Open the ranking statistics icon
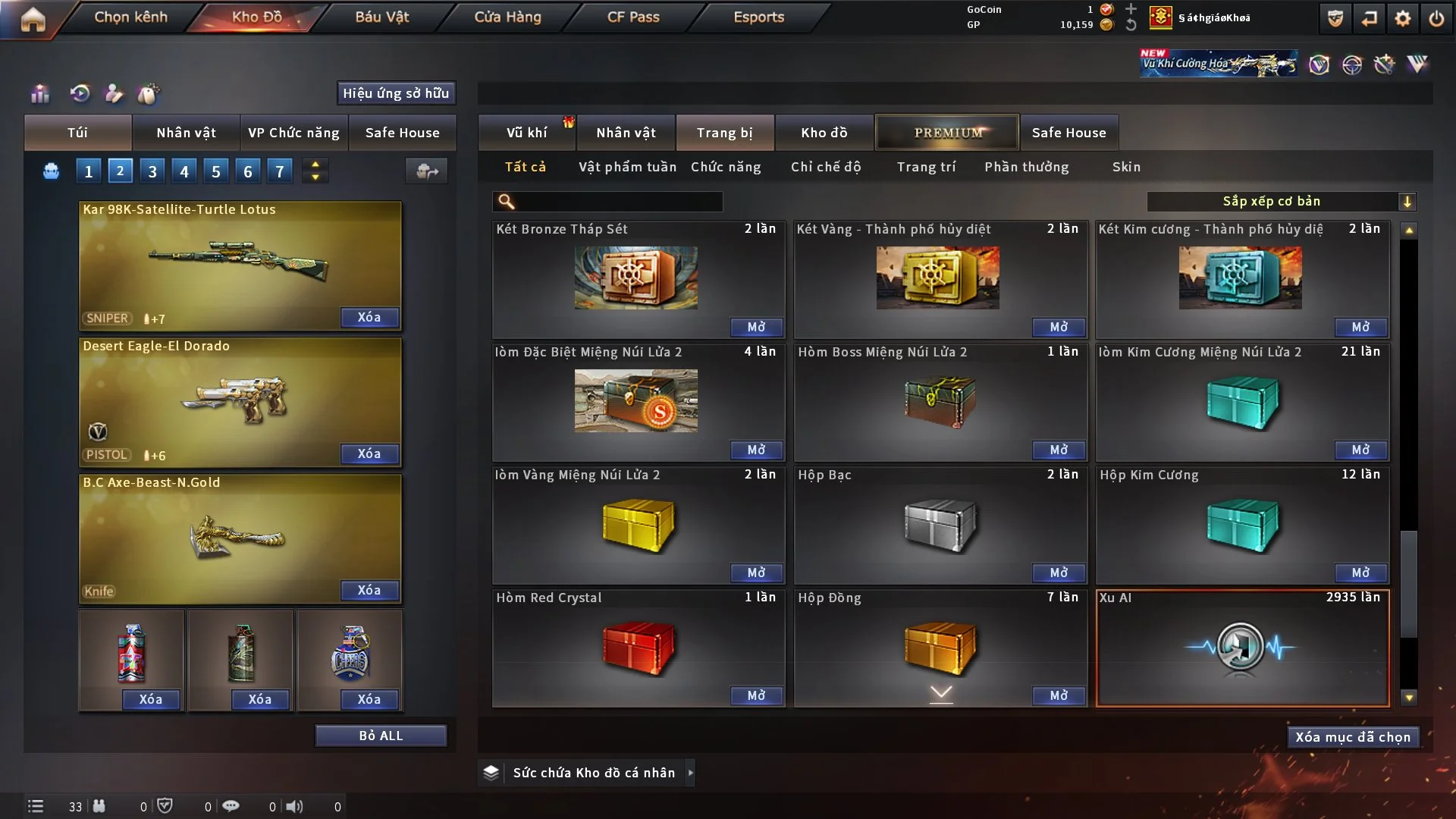The height and width of the screenshot is (819, 1456). click(39, 94)
